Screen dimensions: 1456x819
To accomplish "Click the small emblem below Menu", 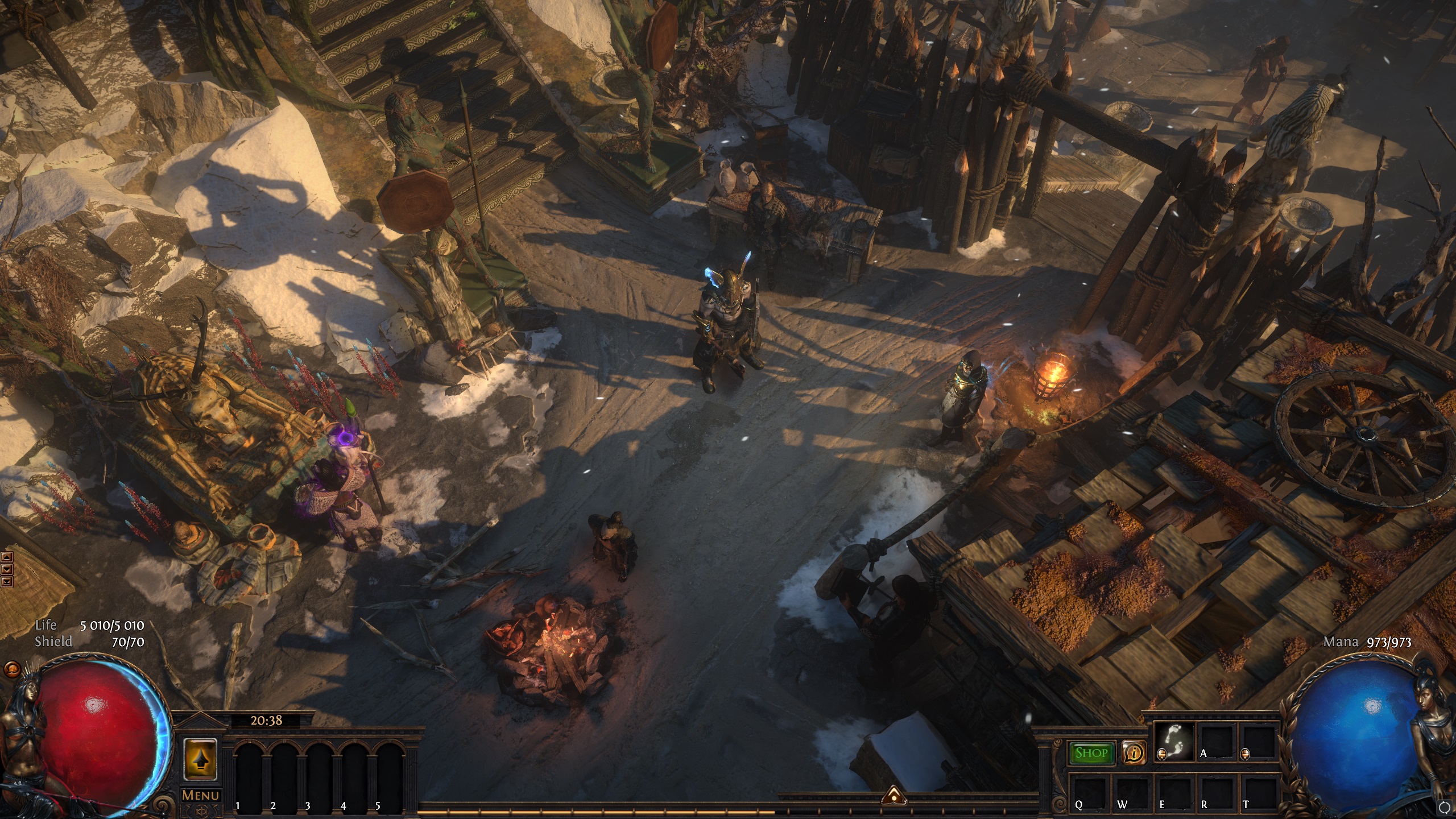I will [x=200, y=810].
